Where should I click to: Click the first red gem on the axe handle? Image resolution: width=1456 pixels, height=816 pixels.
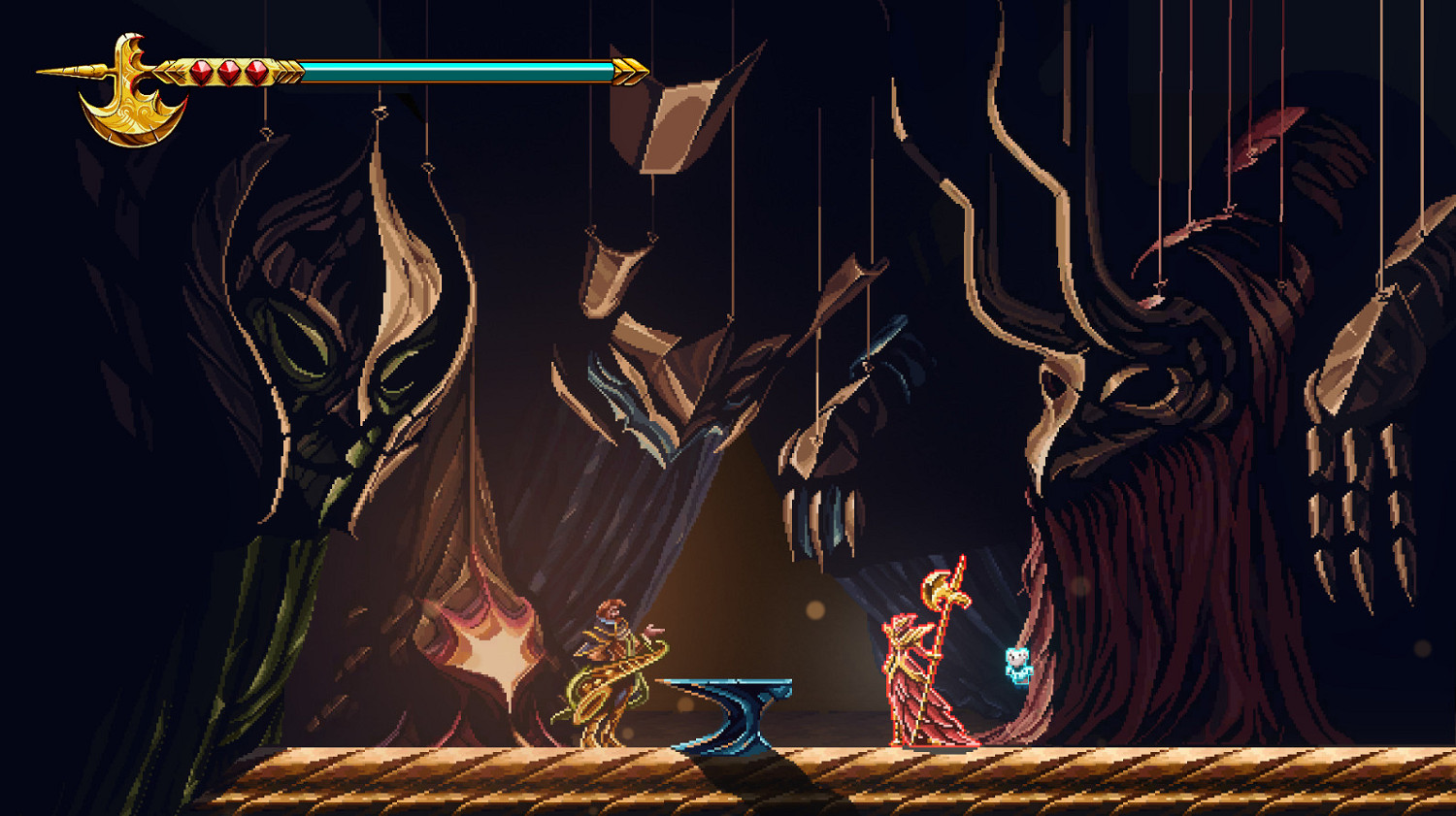pyautogui.click(x=200, y=72)
